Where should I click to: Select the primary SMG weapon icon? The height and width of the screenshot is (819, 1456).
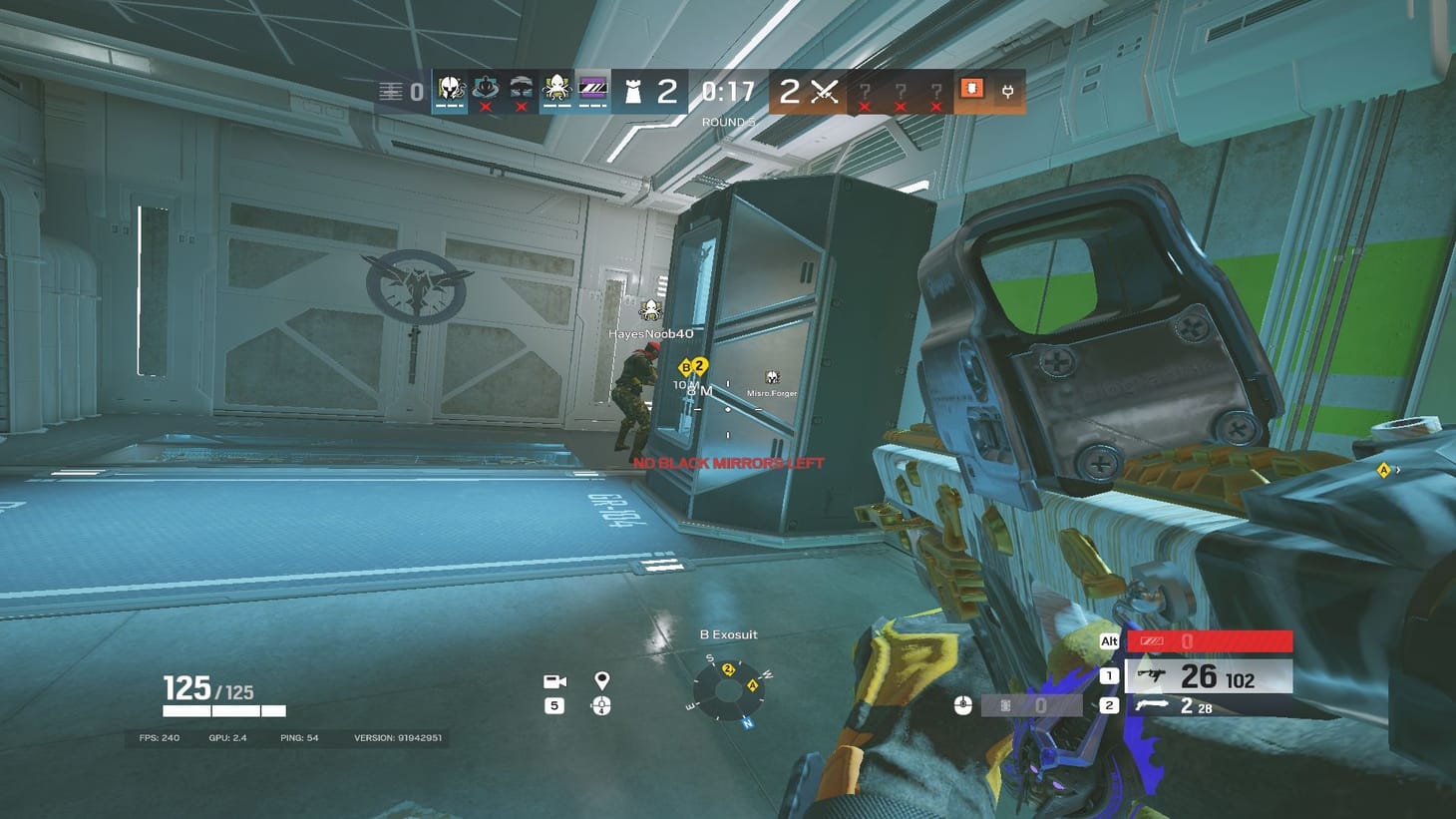[1153, 675]
